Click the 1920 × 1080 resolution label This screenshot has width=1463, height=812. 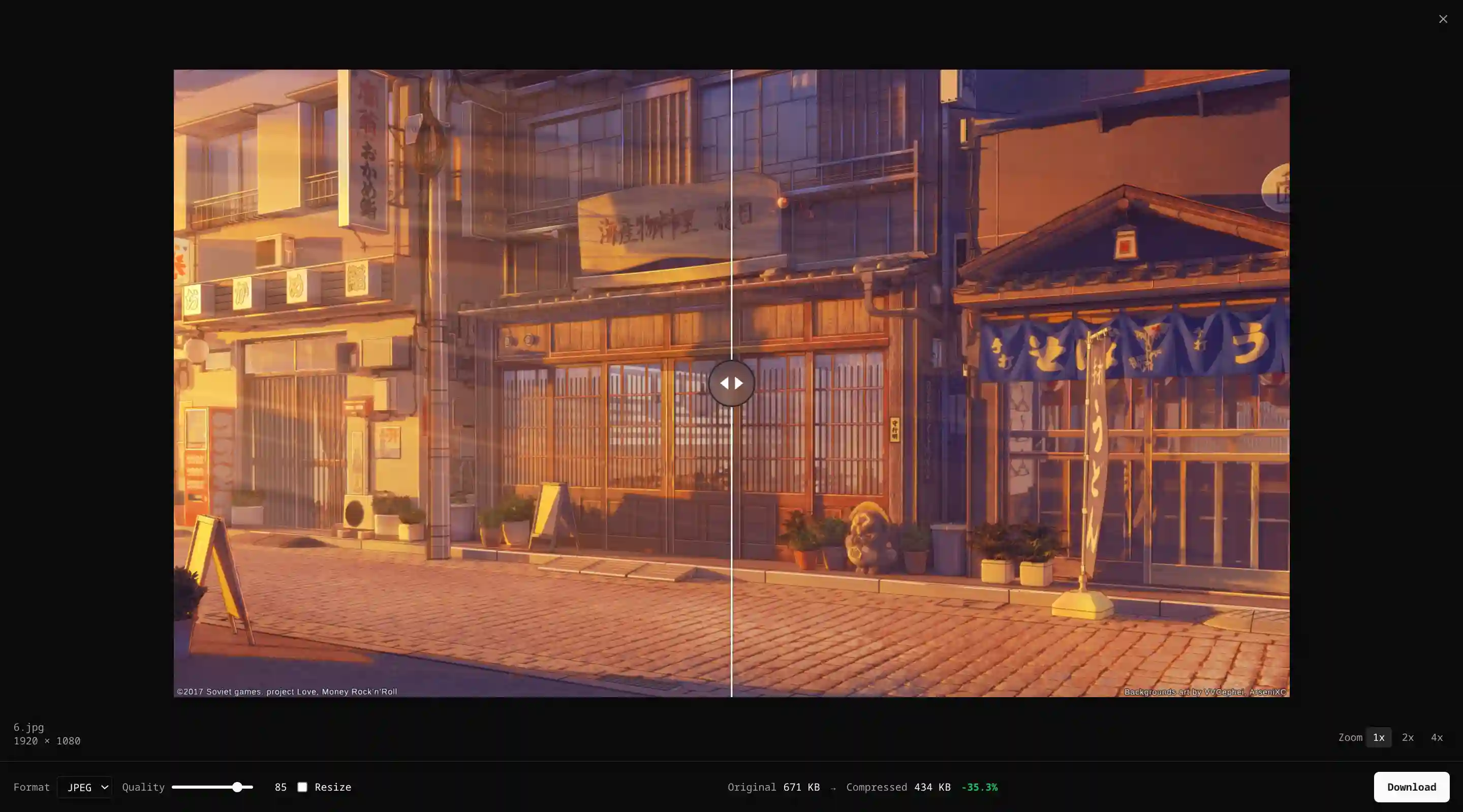[x=47, y=741]
